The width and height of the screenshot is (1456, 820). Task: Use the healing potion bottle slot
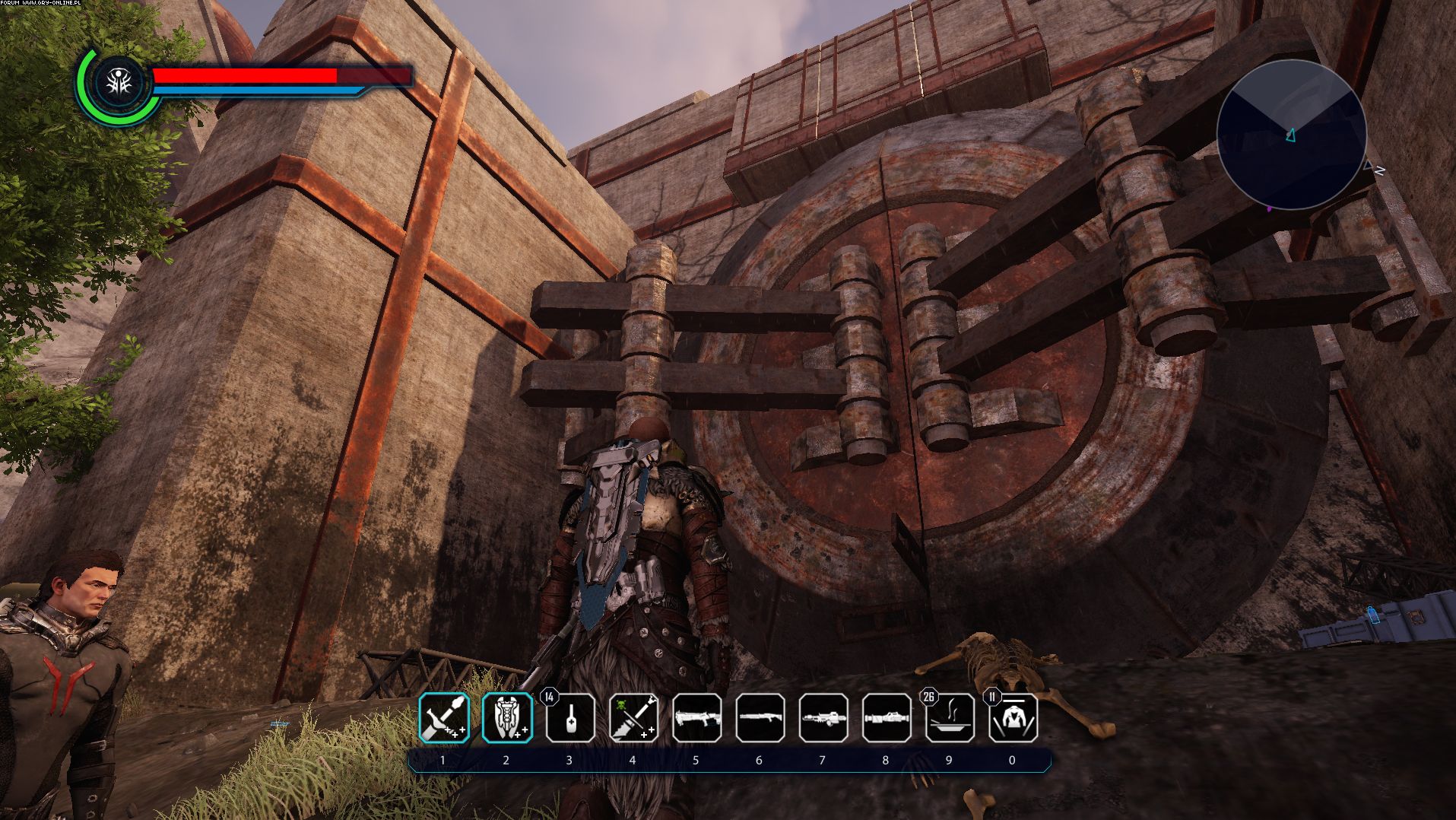[x=570, y=719]
